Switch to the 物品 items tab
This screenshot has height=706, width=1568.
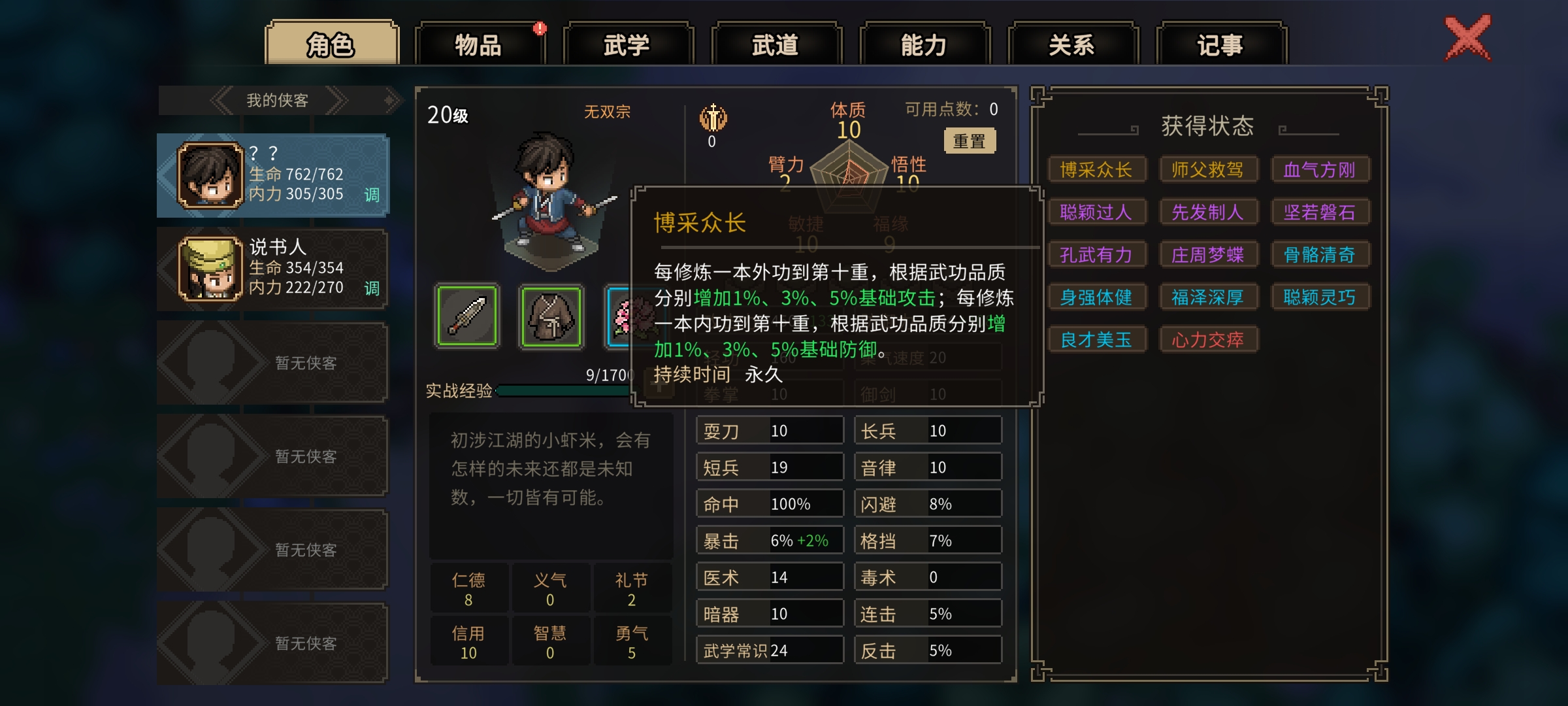tap(479, 44)
